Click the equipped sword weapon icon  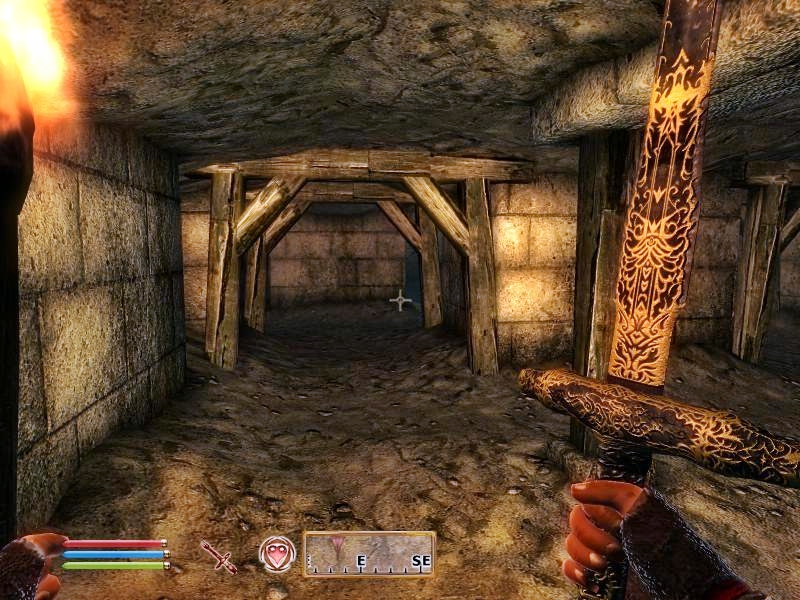pos(218,556)
